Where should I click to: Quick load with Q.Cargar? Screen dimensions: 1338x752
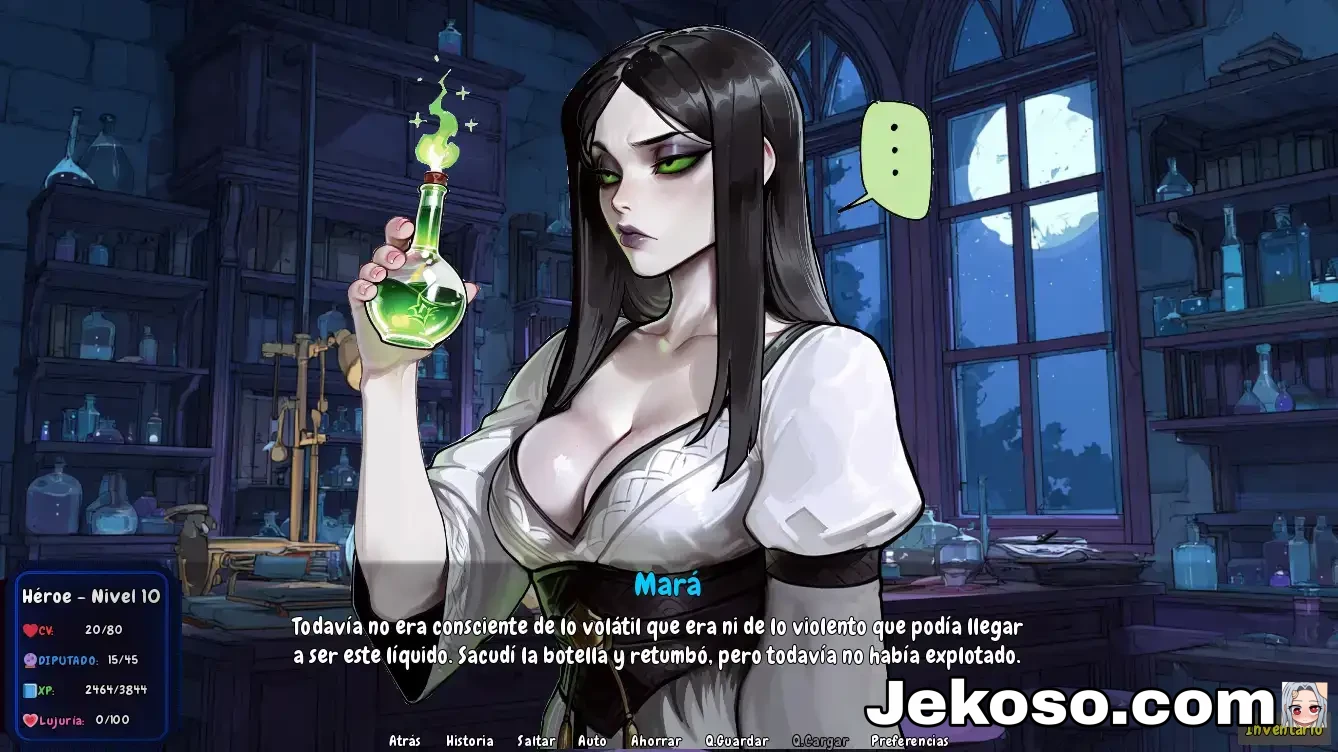click(820, 741)
